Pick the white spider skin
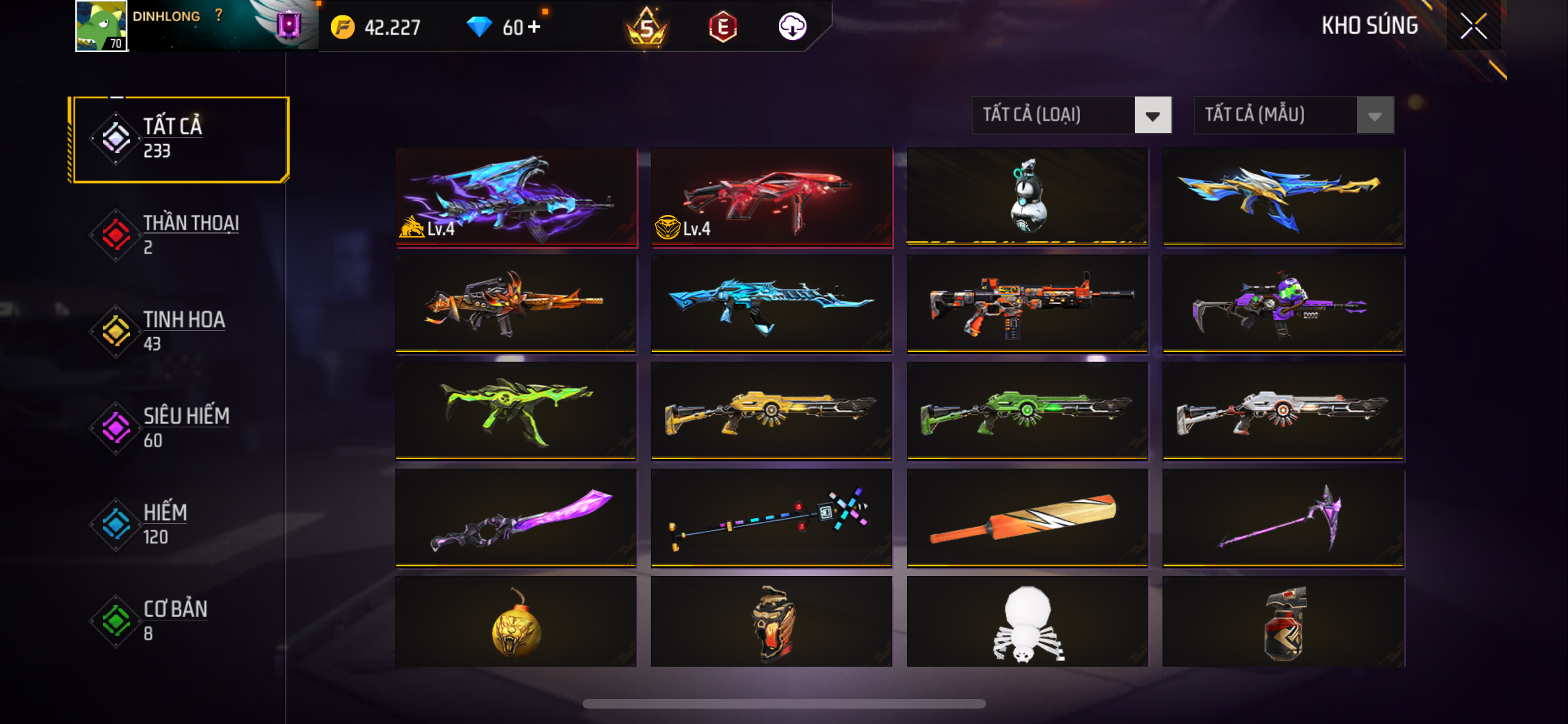This screenshot has height=724, width=1568. [1027, 622]
